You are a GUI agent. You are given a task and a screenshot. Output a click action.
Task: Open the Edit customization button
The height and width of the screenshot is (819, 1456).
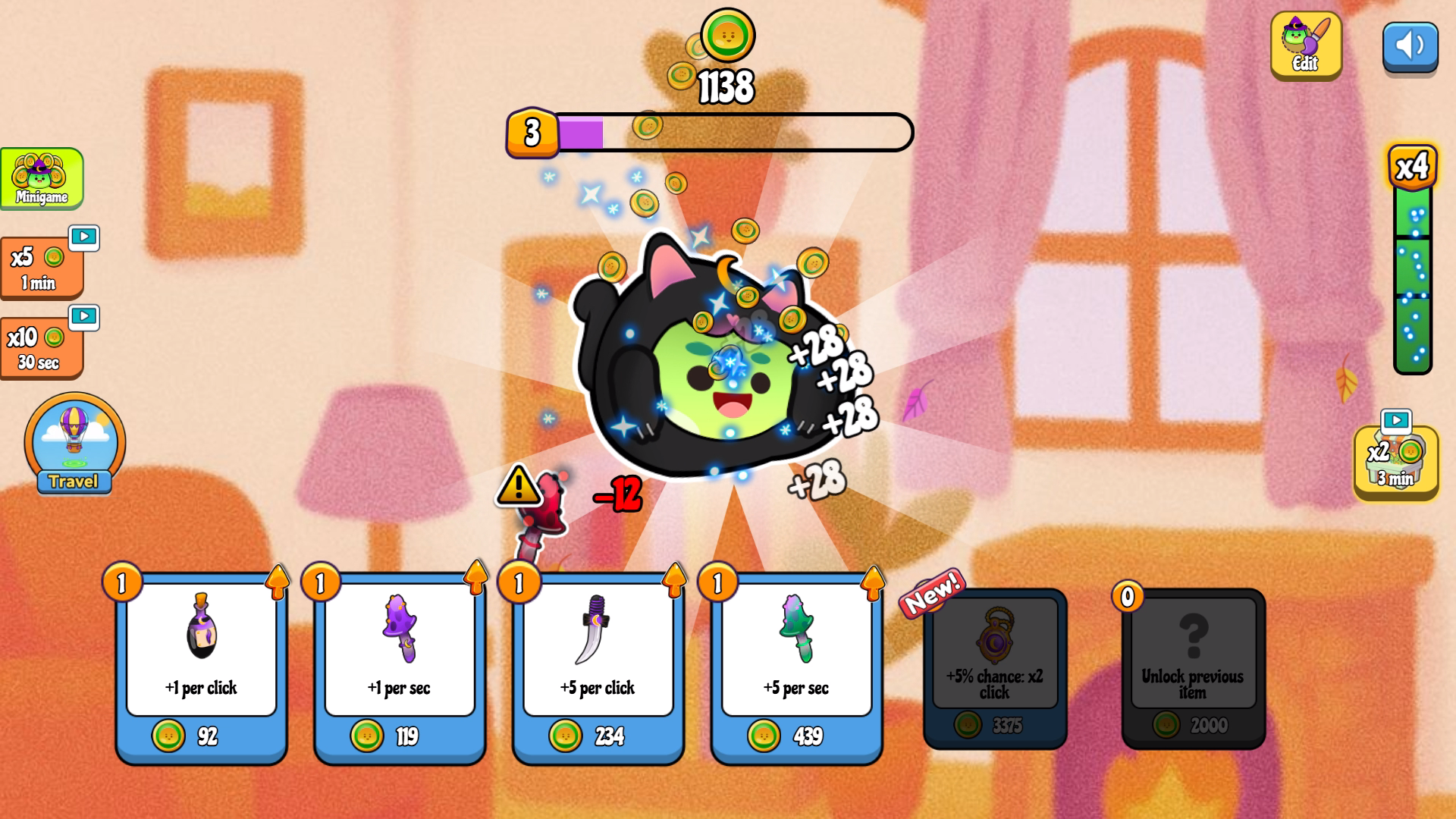click(x=1305, y=45)
